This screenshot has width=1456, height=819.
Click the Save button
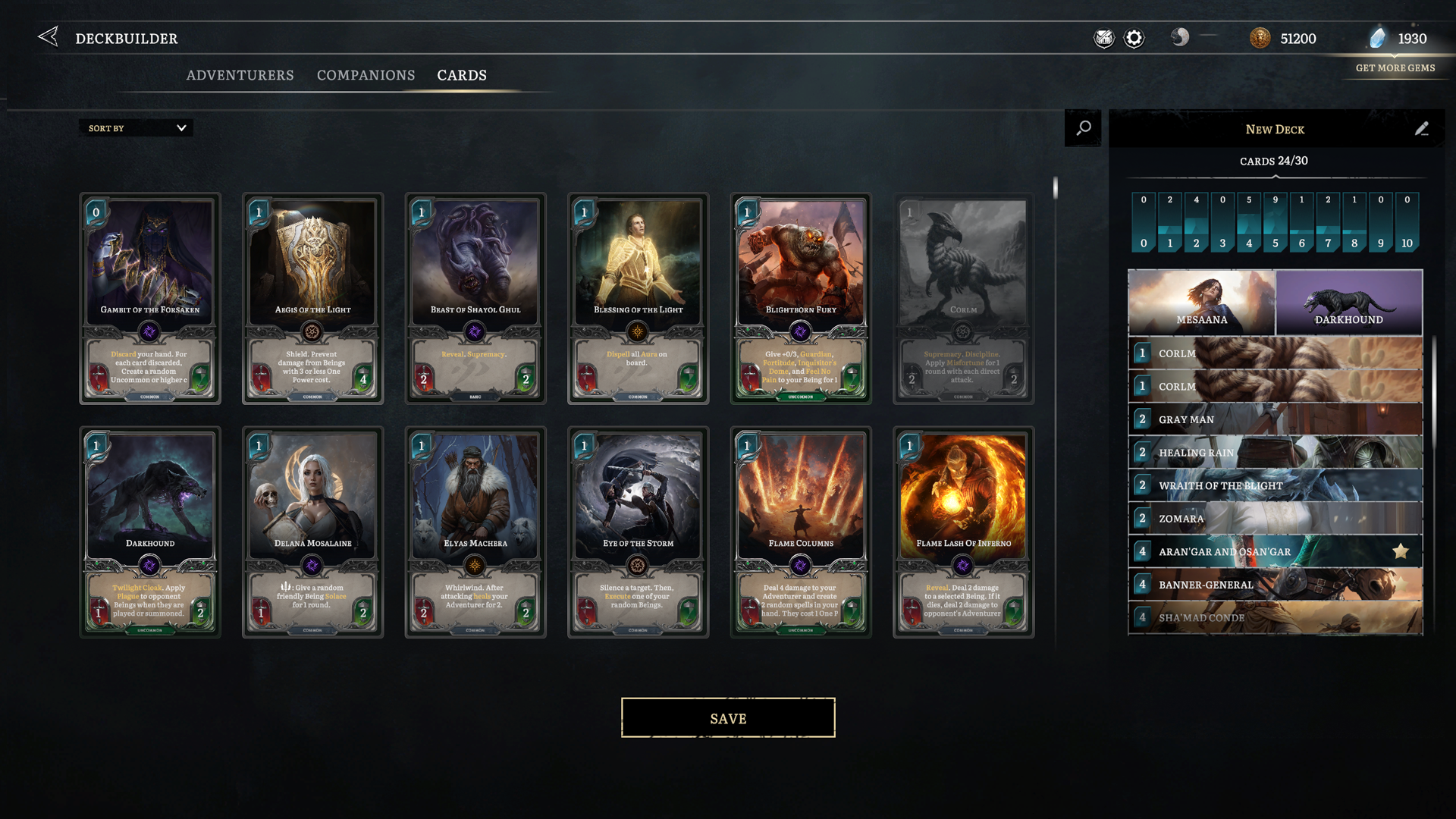727,717
